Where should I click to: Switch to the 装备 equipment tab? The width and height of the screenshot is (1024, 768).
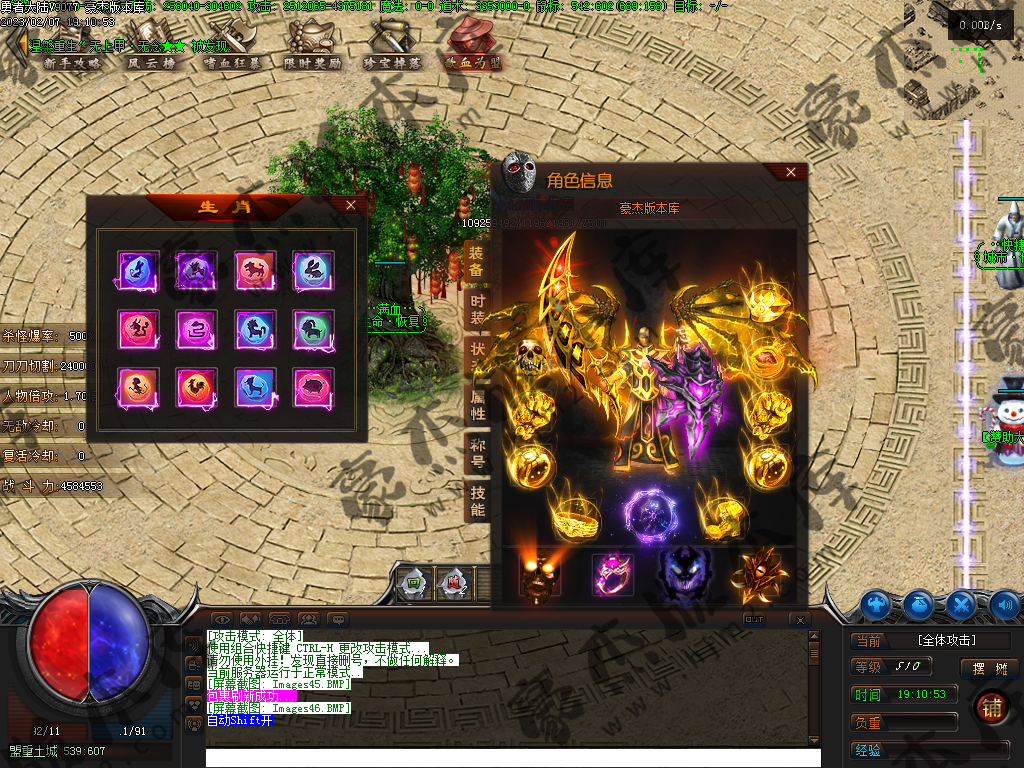coord(477,262)
